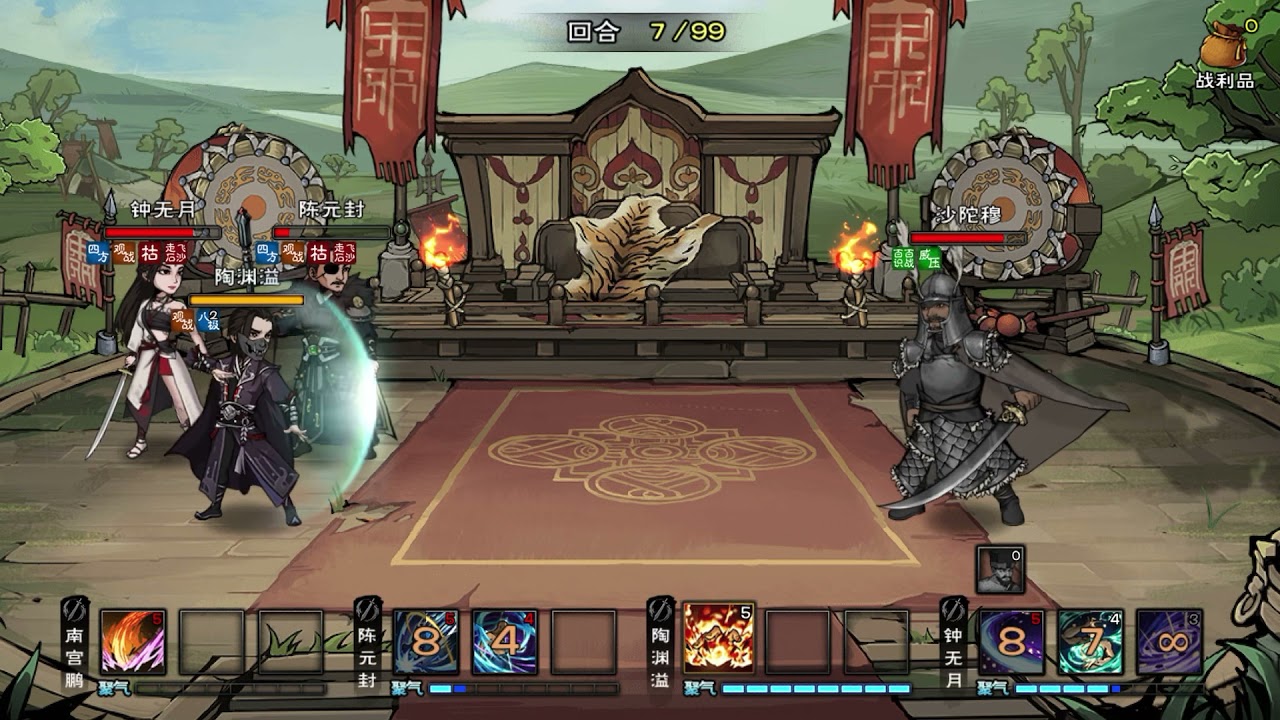Toggle the slashed-circle icon above 陶渊溢's name
The height and width of the screenshot is (720, 1280).
pos(661,609)
